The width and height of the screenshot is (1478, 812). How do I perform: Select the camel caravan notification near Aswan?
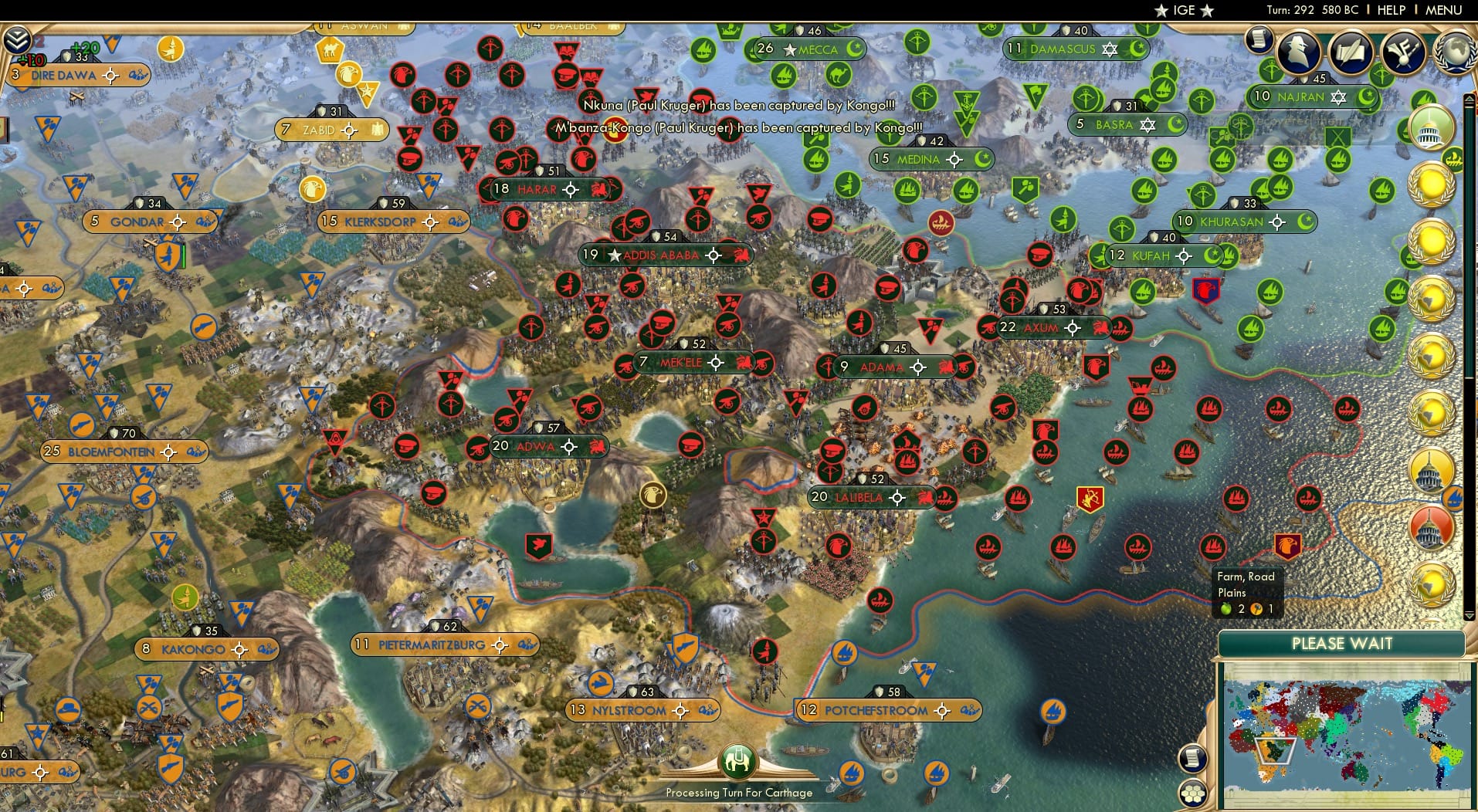330,49
